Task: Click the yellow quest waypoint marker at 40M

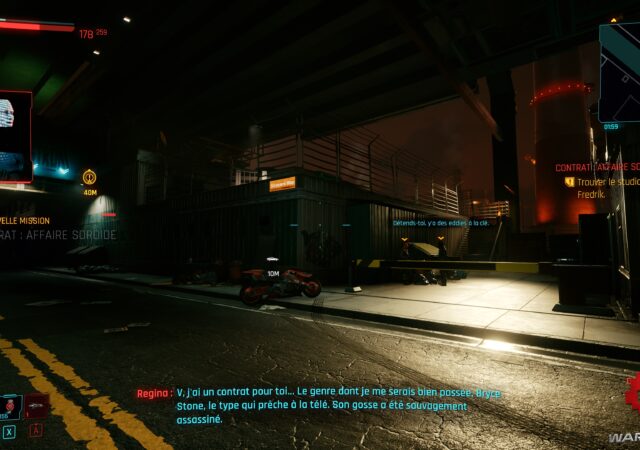Action: [89, 177]
